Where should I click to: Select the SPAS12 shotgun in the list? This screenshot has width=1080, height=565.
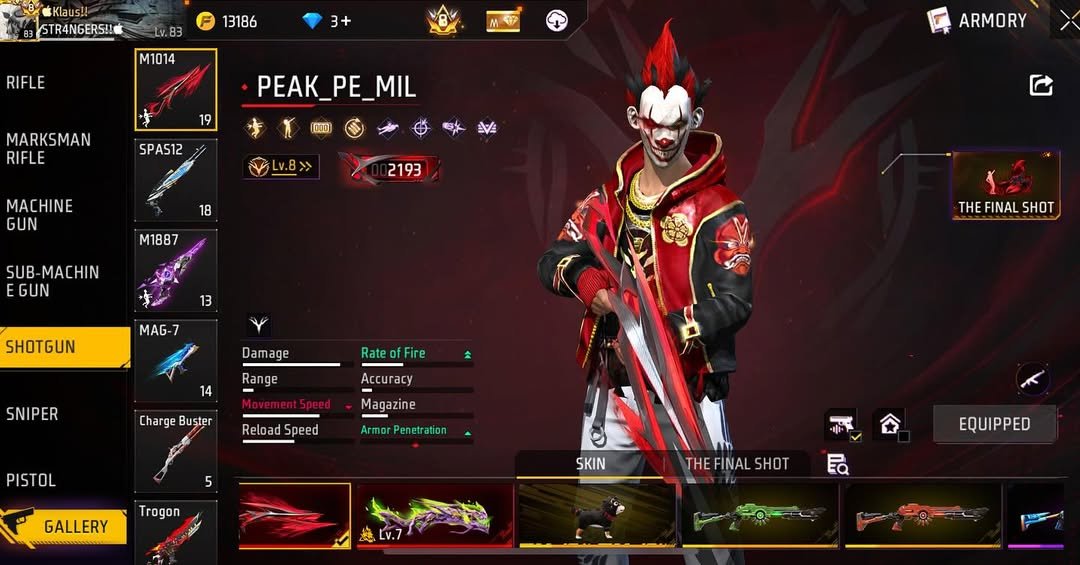coord(176,179)
